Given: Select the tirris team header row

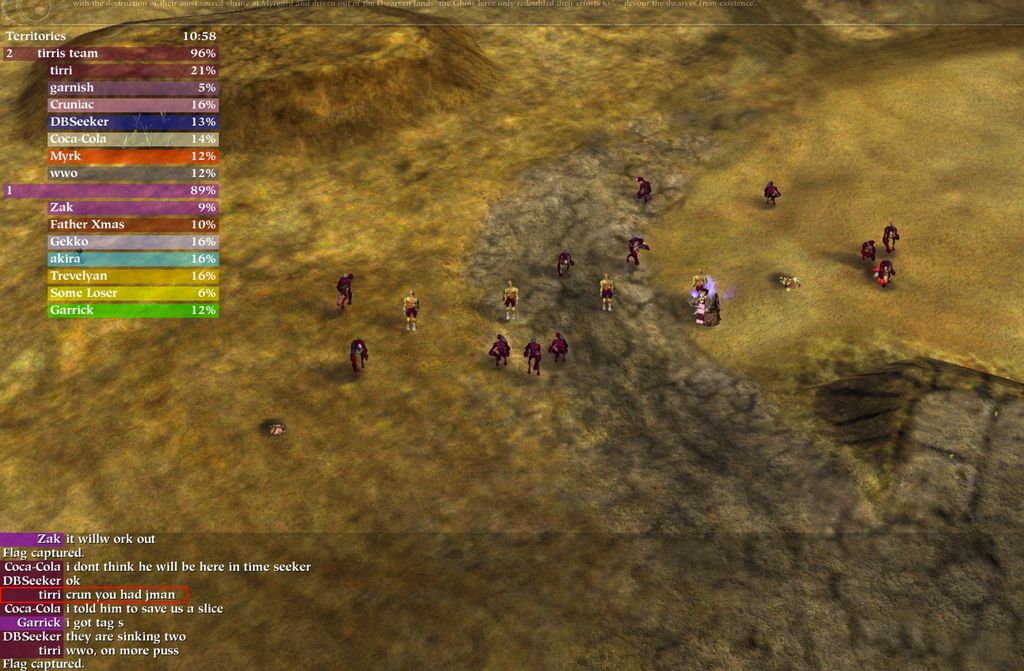Looking at the screenshot, I should [110, 53].
